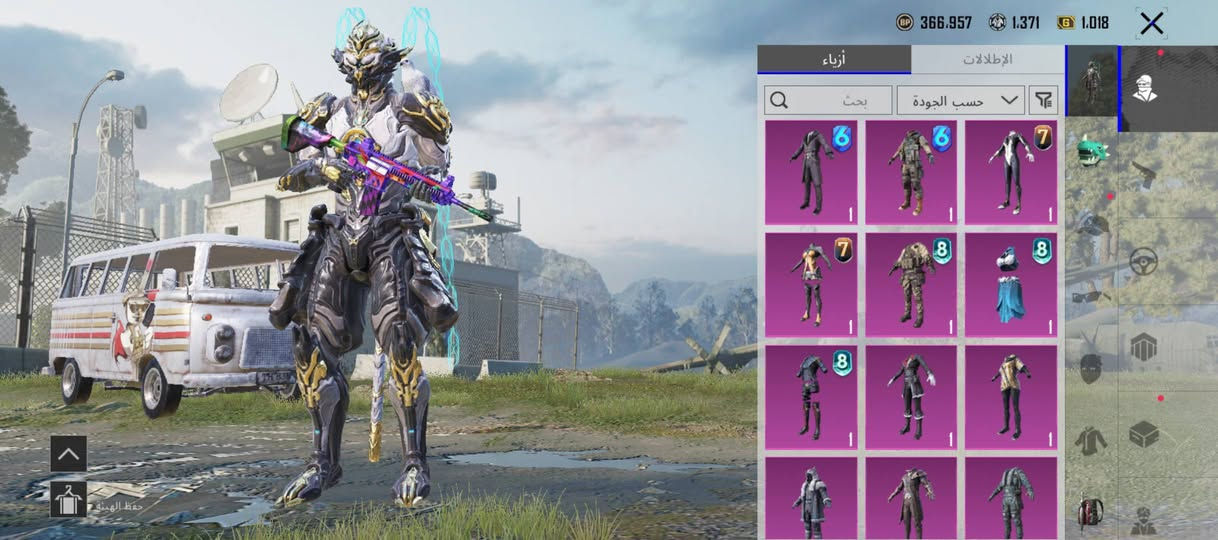Open the steering wheel vehicle category
Image resolution: width=1218 pixels, height=540 pixels.
1144,262
